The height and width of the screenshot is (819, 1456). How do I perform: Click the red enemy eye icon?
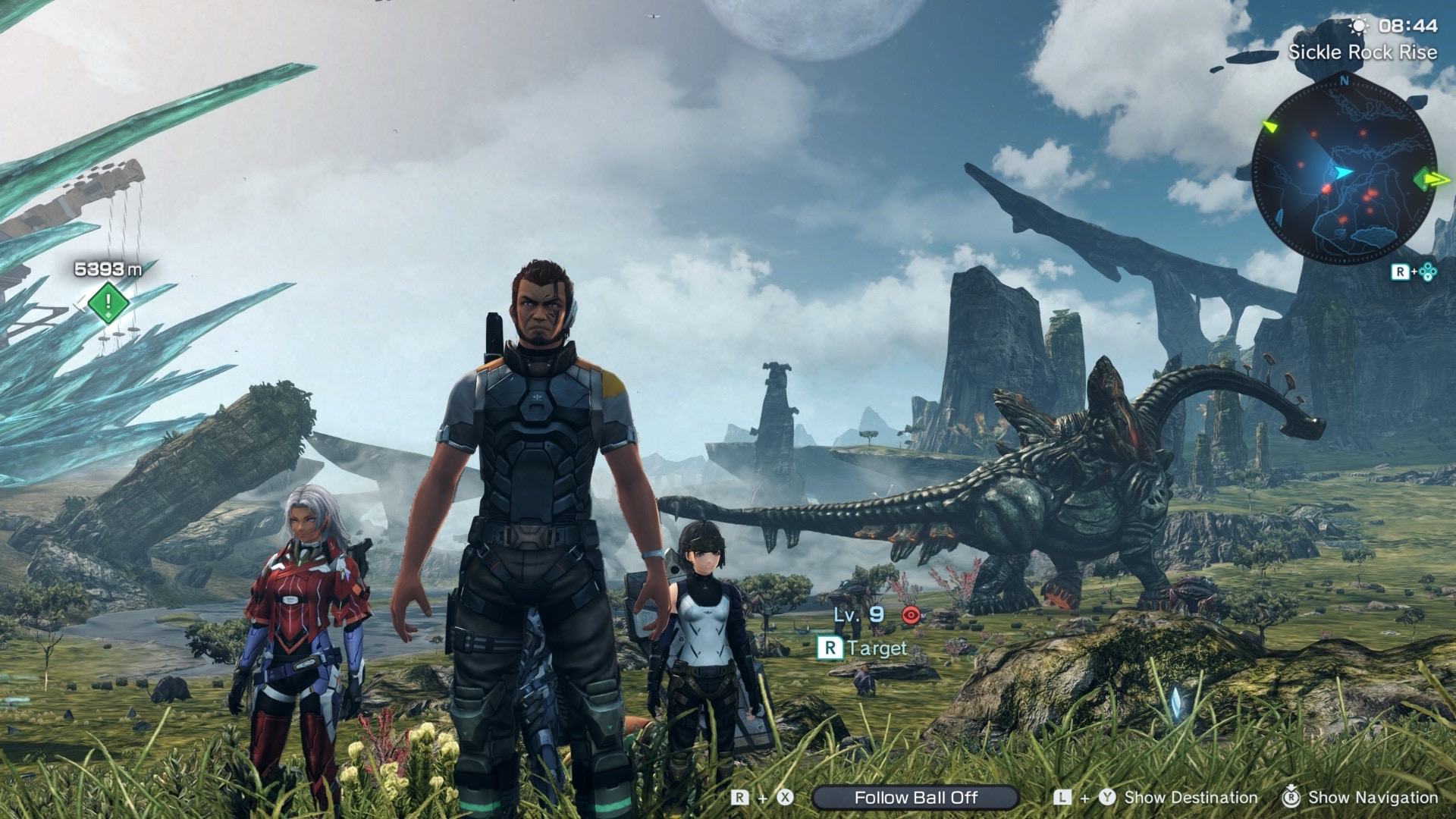pos(910,615)
